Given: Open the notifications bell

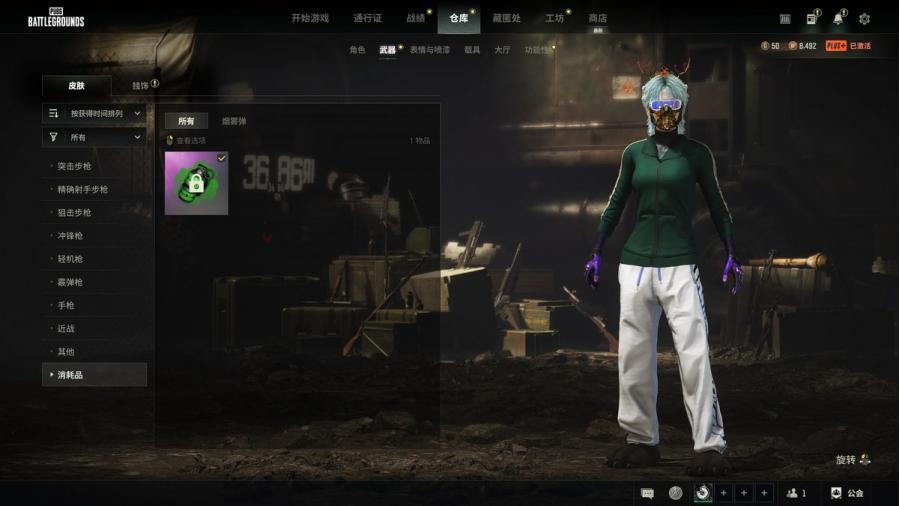Looking at the screenshot, I should (838, 18).
